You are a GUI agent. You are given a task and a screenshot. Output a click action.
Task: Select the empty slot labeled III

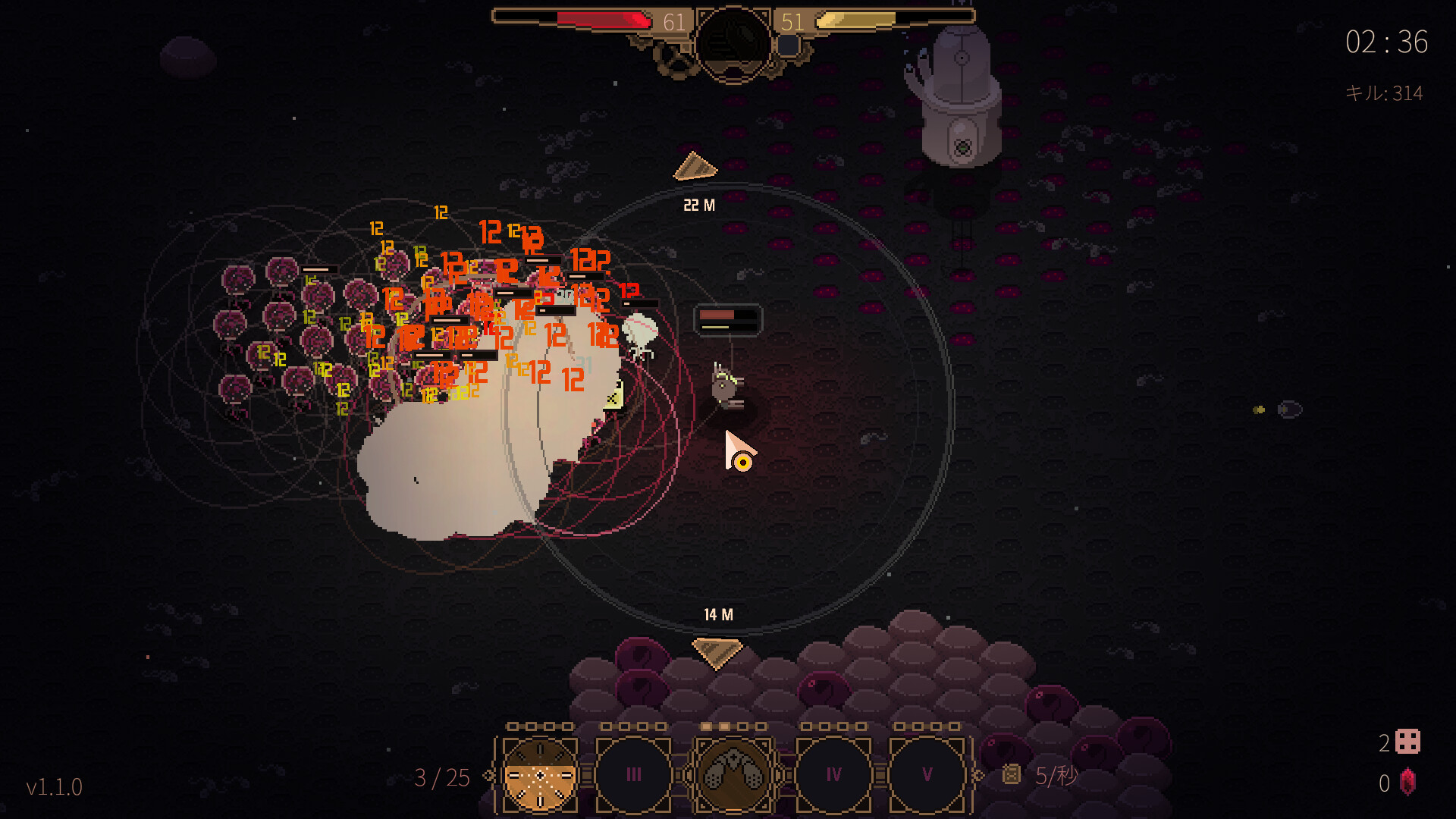(x=634, y=775)
